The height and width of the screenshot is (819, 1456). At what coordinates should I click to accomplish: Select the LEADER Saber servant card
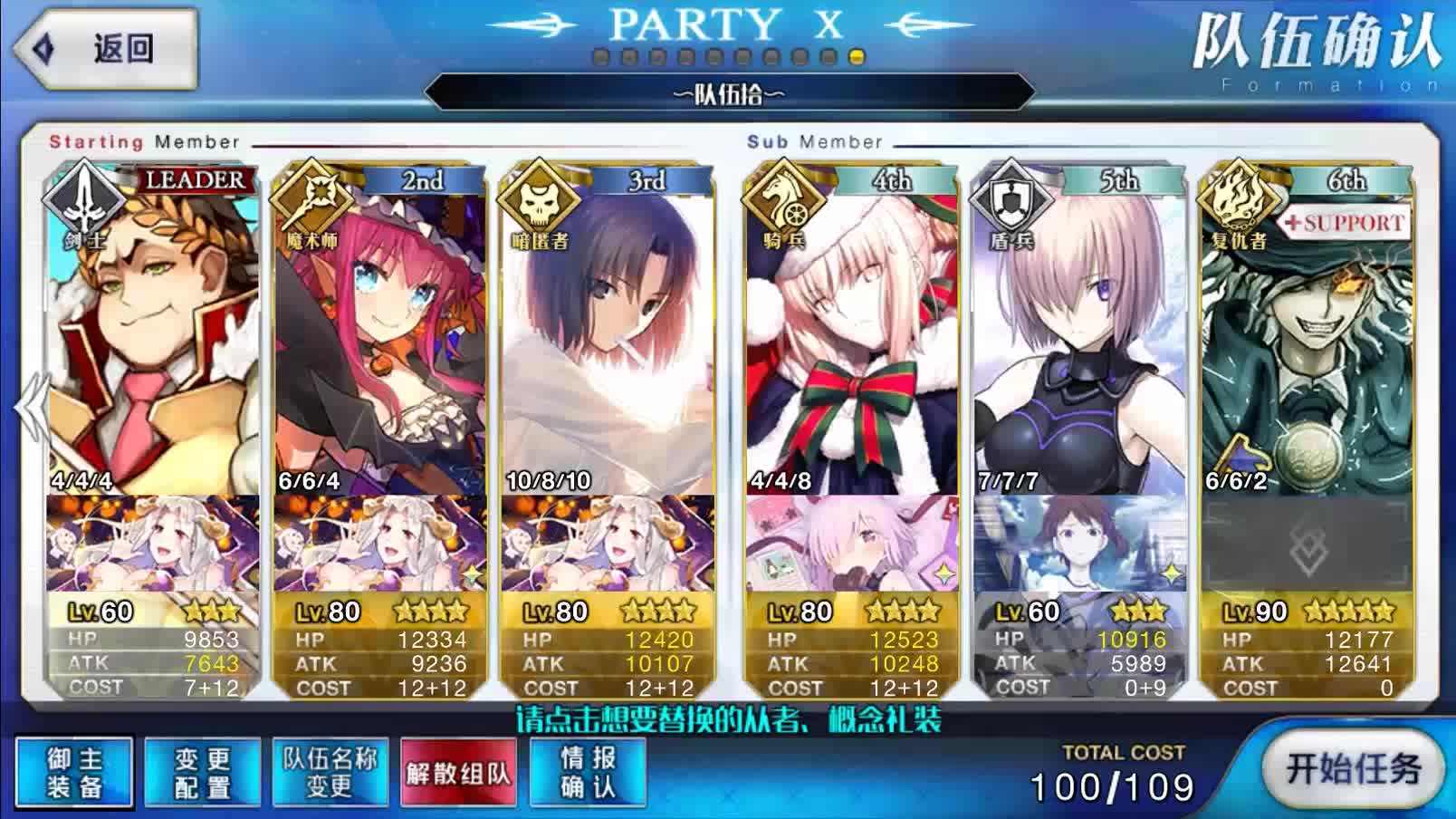pos(153,335)
